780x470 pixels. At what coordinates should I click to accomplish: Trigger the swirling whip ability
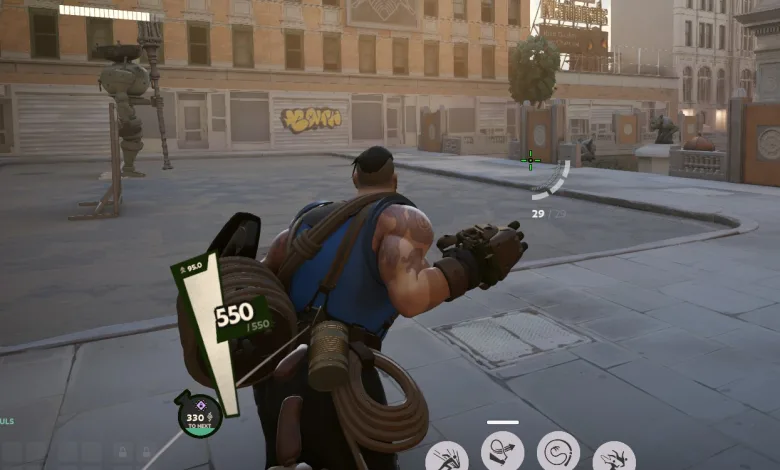(558, 451)
